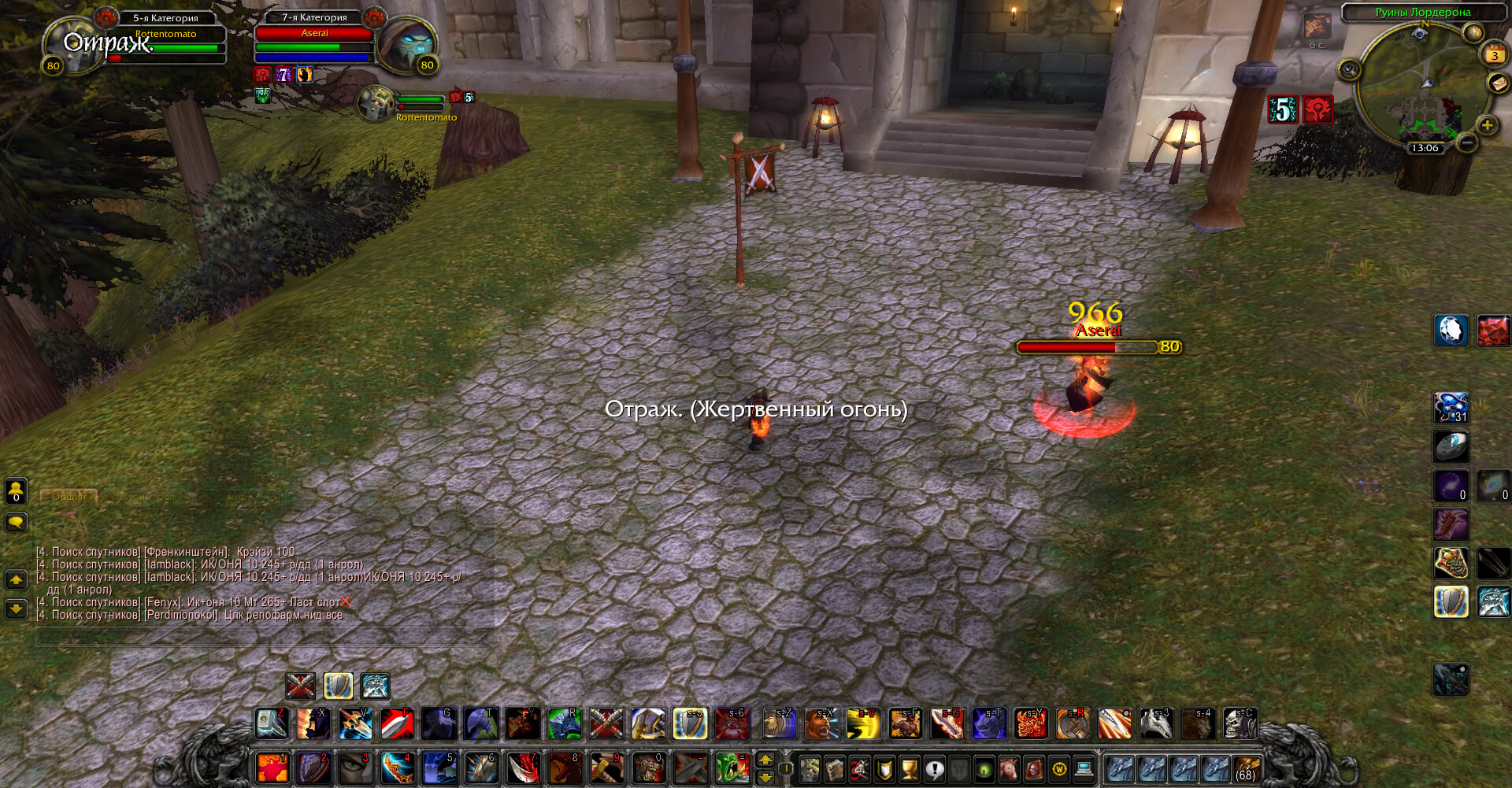Use the white diamond gem item
This screenshot has width=1512, height=788.
[x=1451, y=330]
